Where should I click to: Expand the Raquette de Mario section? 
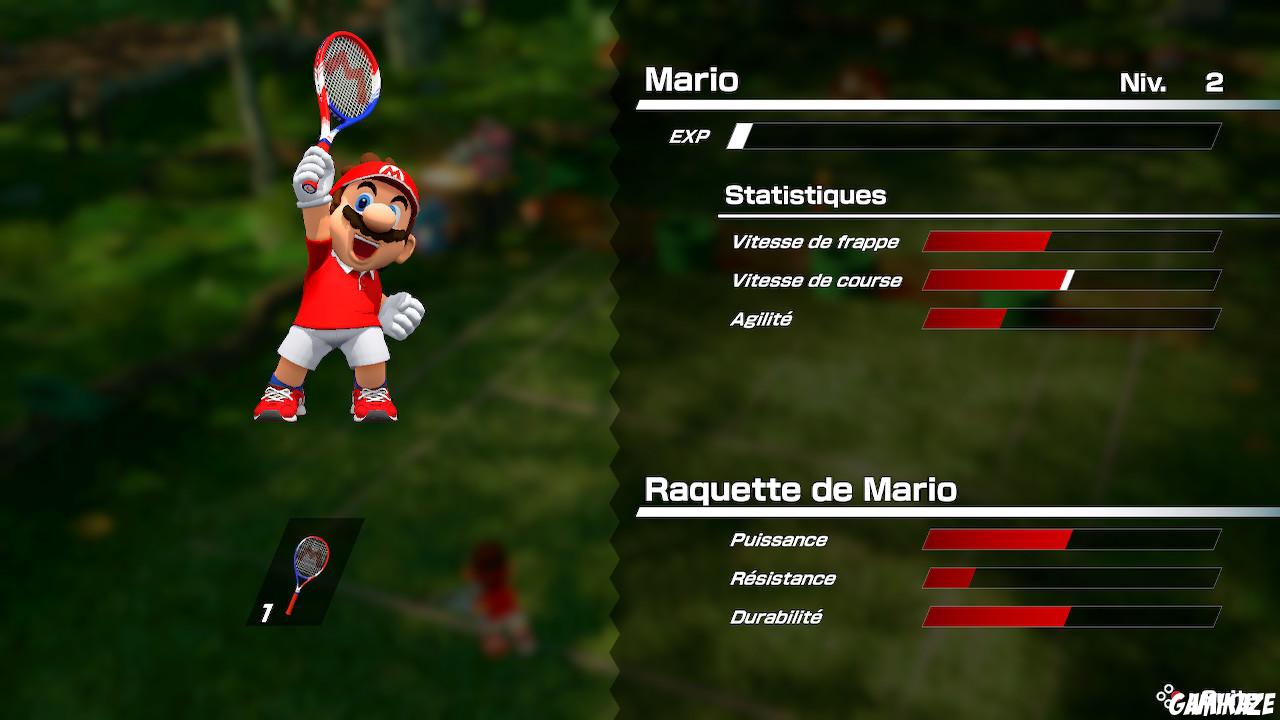[x=800, y=490]
